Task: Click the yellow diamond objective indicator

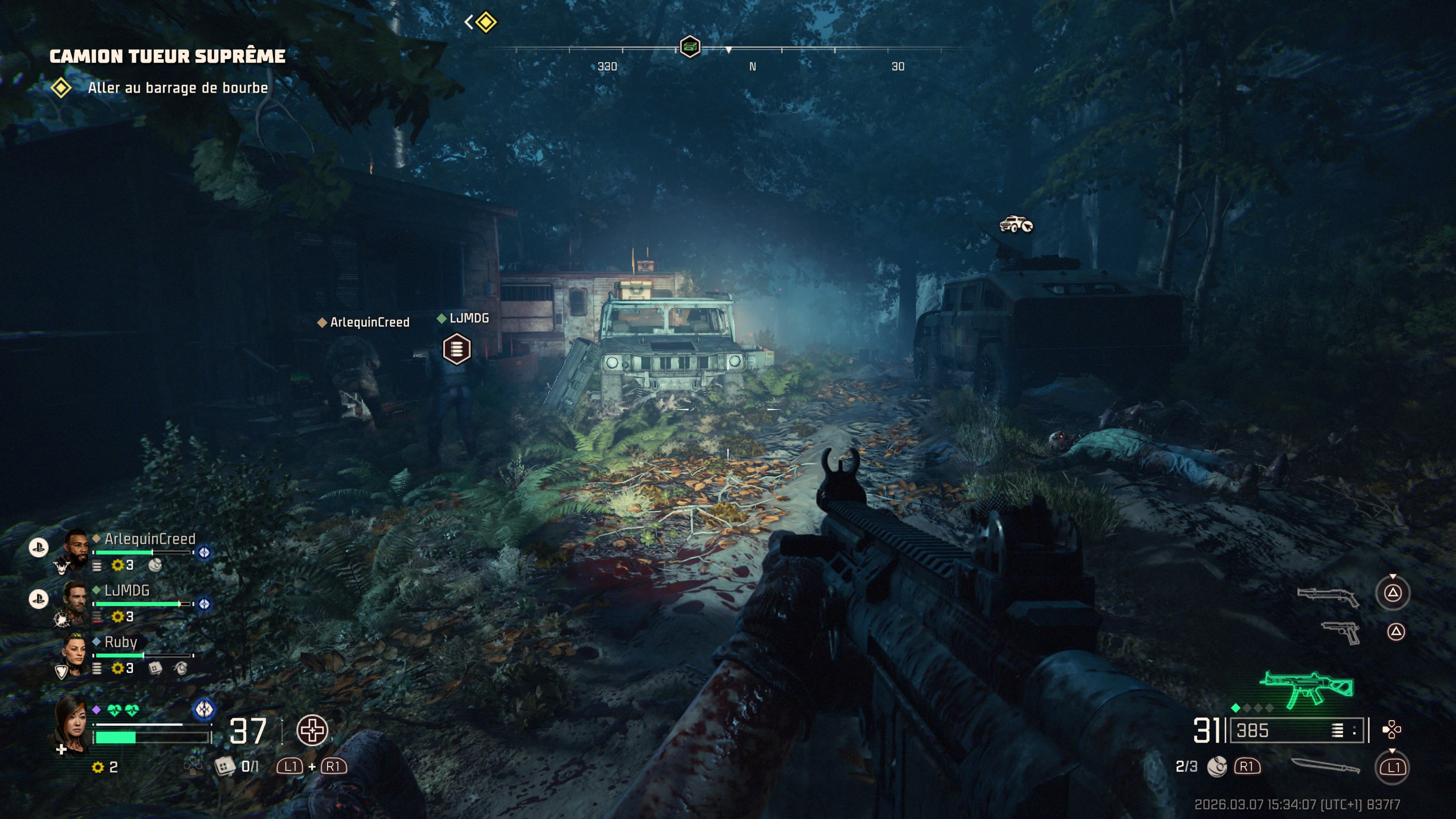Action: pyautogui.click(x=486, y=22)
